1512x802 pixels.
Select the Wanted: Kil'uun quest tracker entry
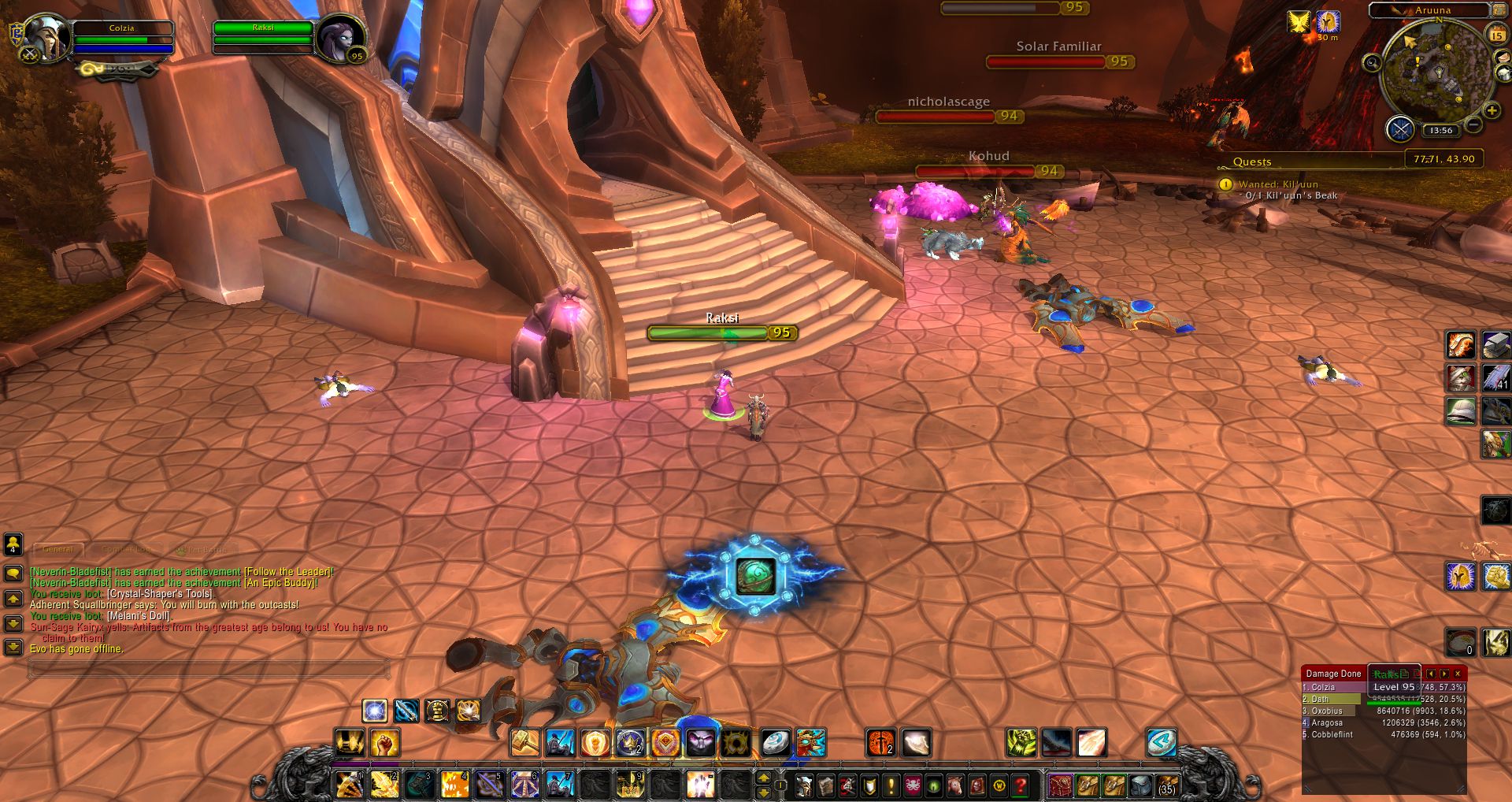point(1277,184)
